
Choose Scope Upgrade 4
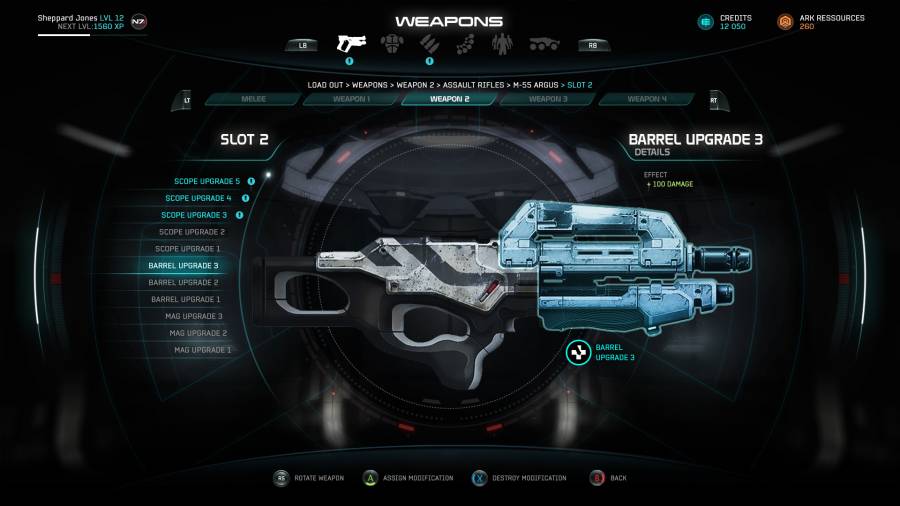(203, 198)
